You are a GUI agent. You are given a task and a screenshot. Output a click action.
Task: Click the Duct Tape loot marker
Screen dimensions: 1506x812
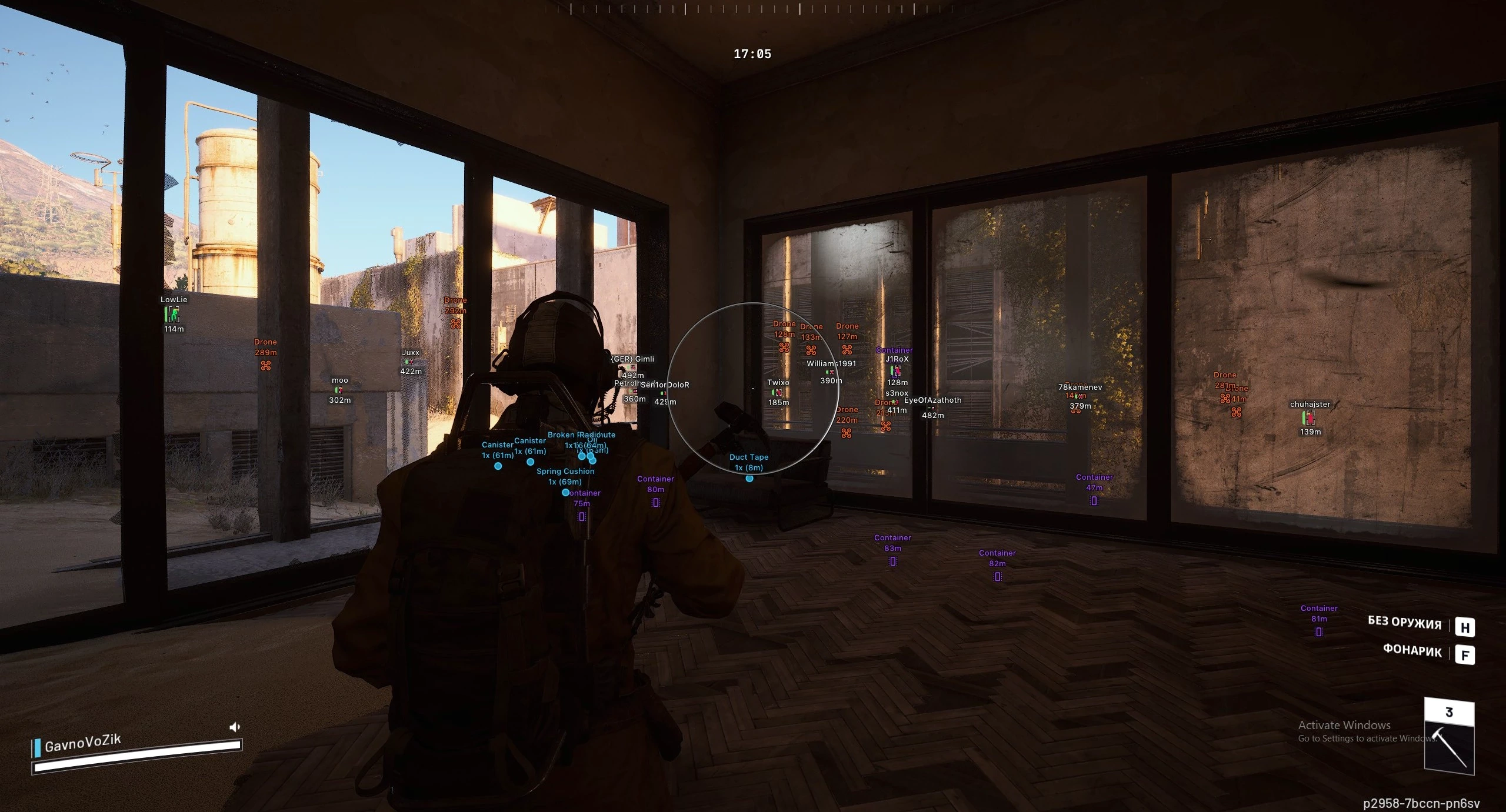point(749,478)
